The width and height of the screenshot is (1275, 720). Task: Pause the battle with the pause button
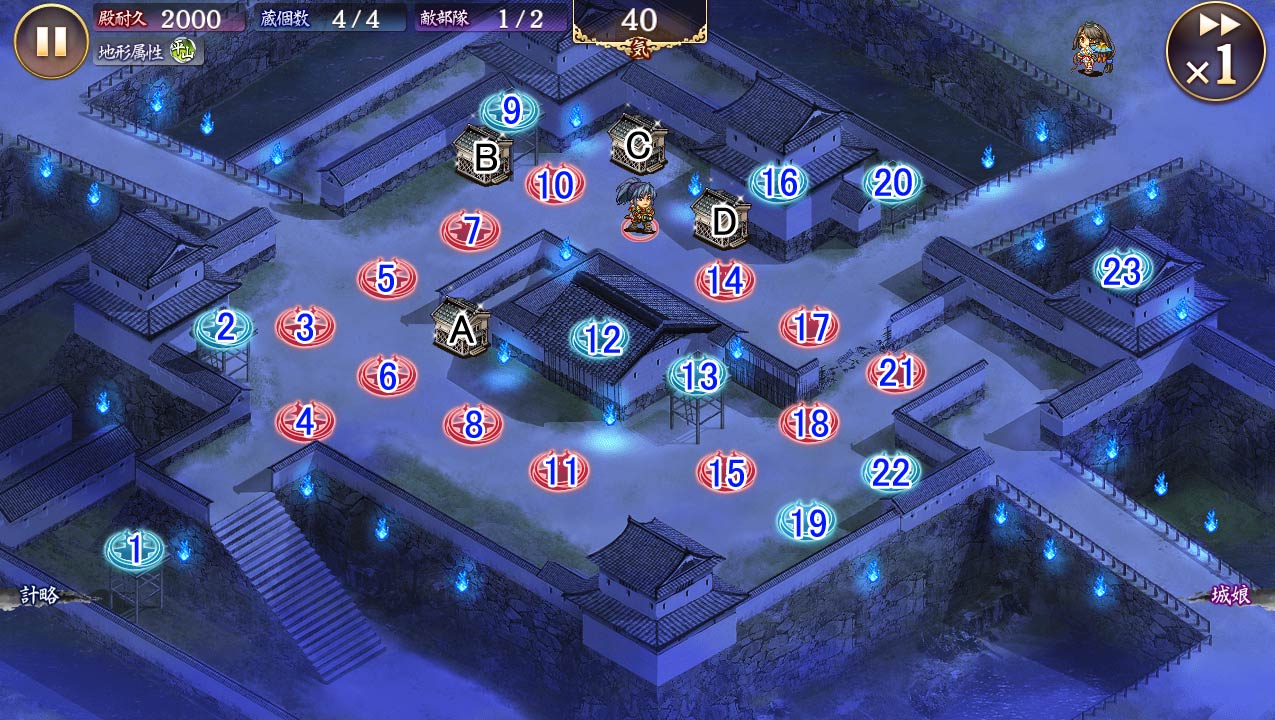[x=51, y=41]
